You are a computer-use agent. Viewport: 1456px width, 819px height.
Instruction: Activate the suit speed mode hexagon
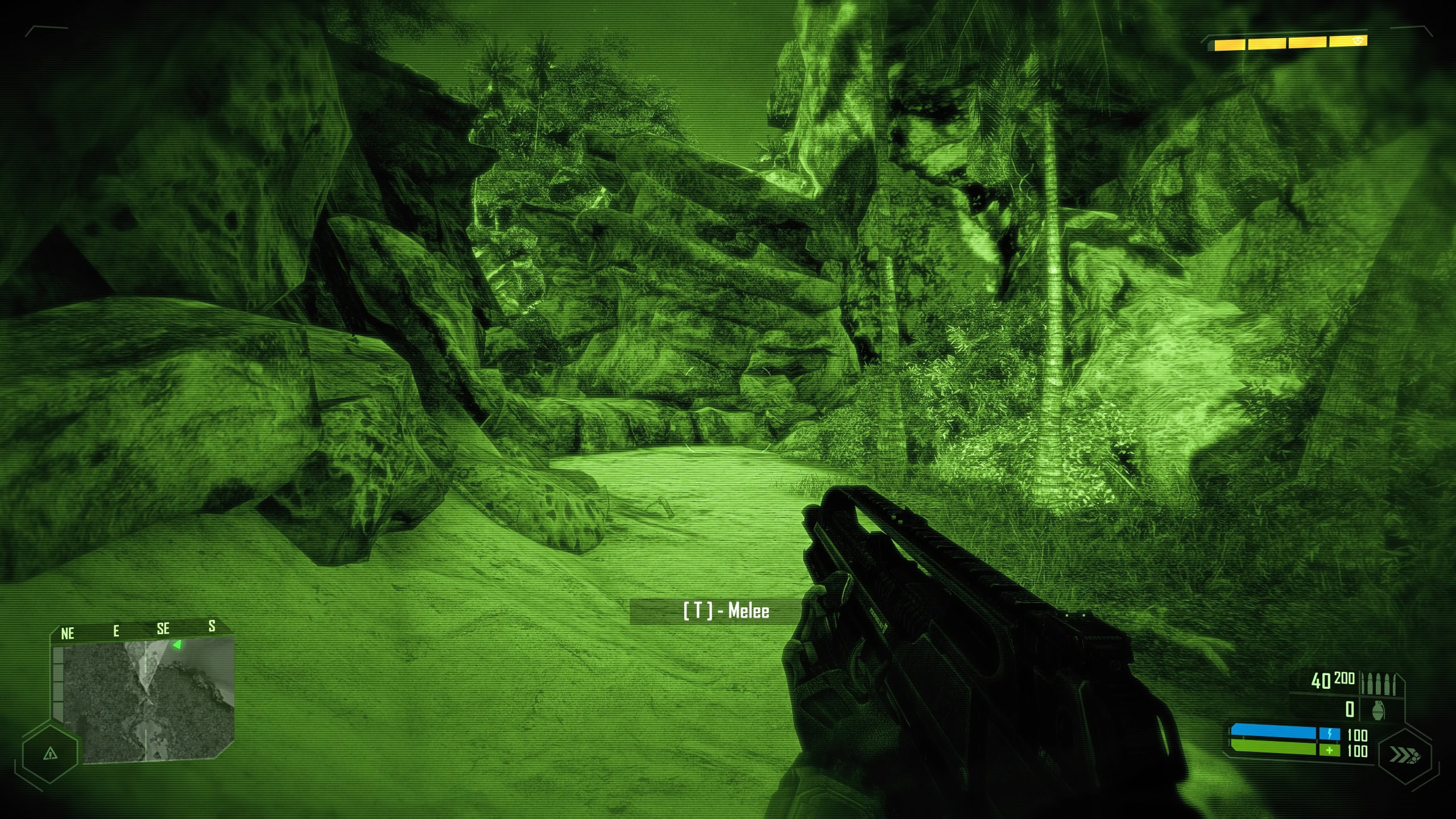(x=1405, y=755)
